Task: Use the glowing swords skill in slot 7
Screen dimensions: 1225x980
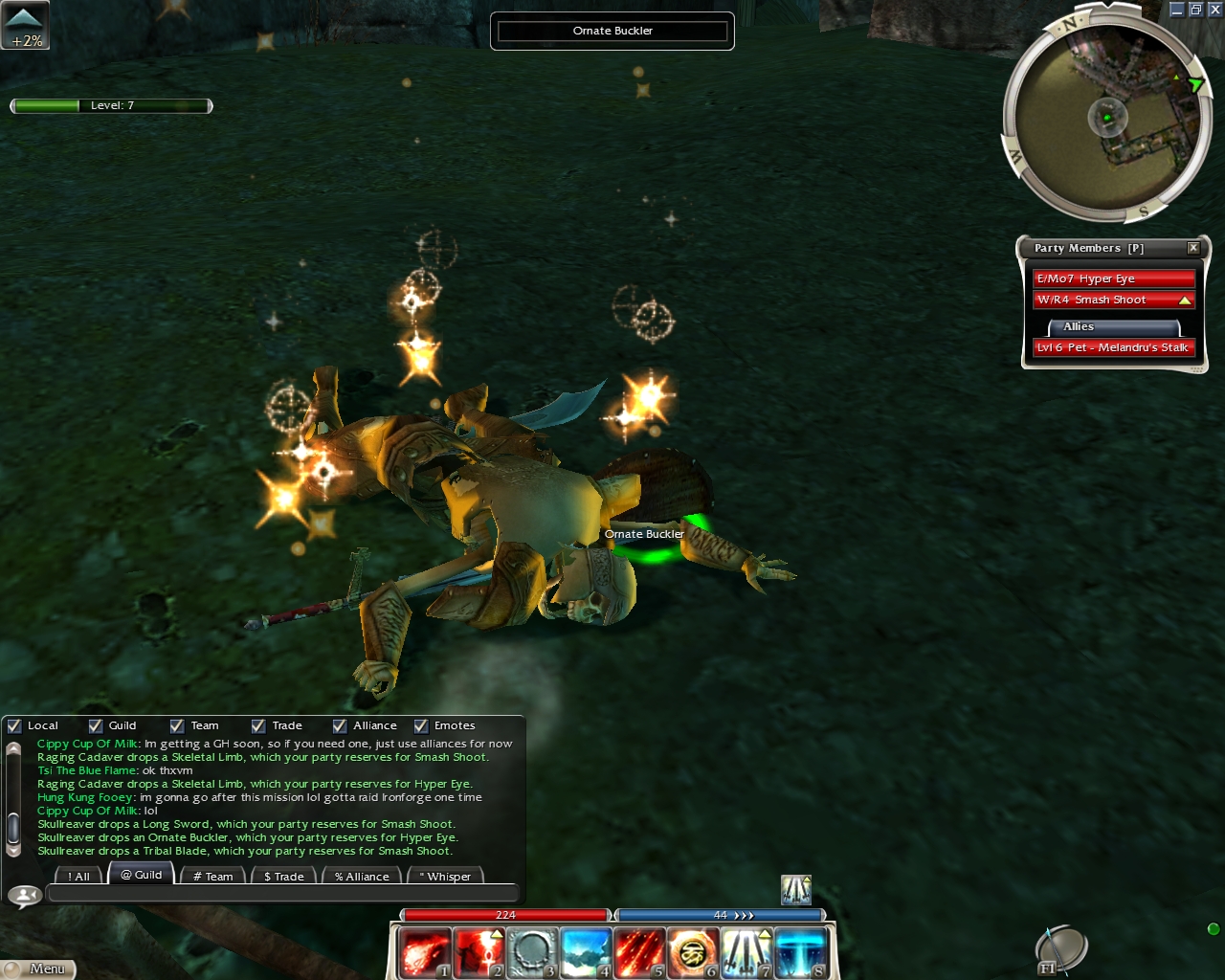Action: (x=746, y=953)
